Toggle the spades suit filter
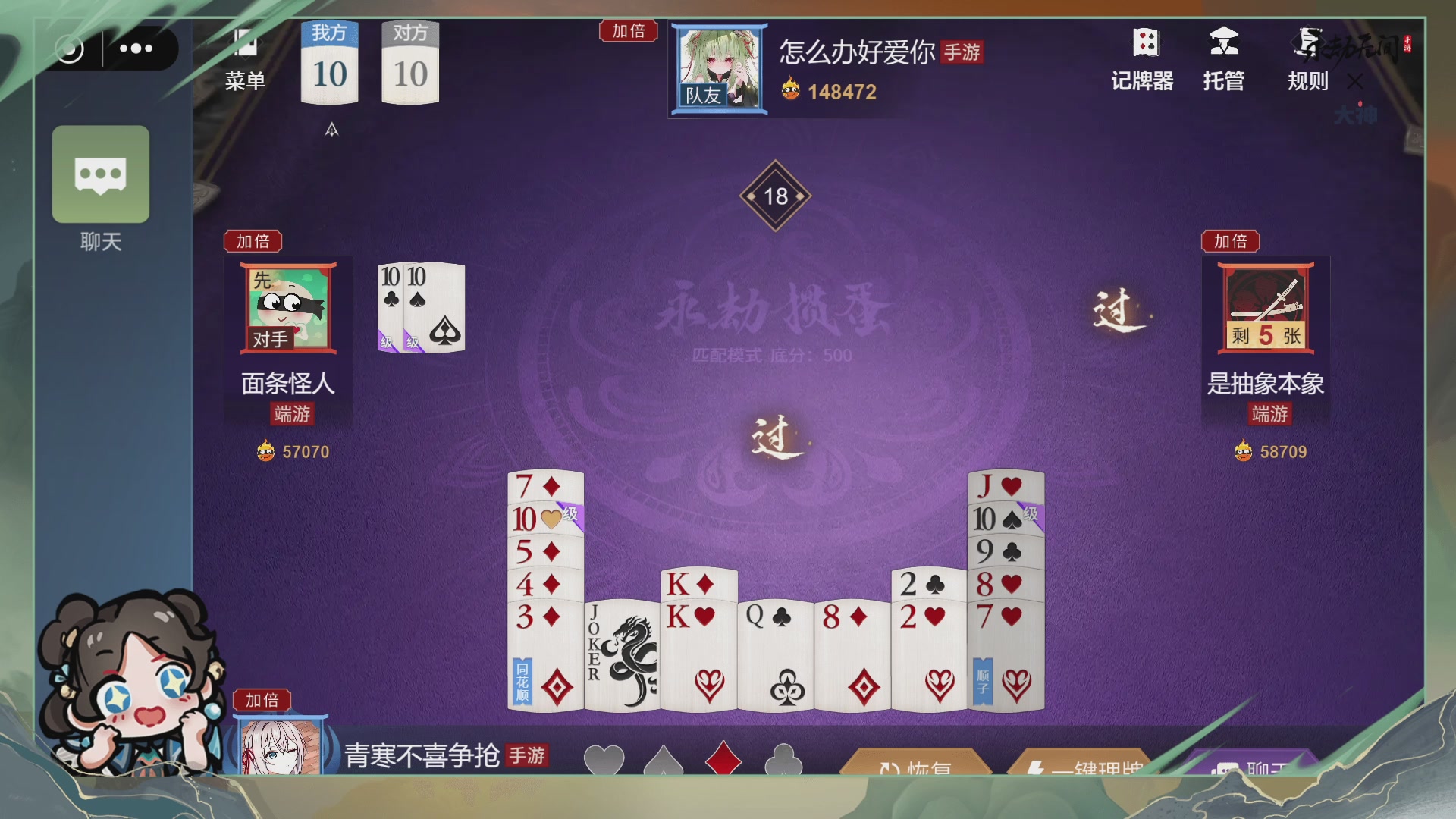Viewport: 1456px width, 819px height. click(x=666, y=758)
